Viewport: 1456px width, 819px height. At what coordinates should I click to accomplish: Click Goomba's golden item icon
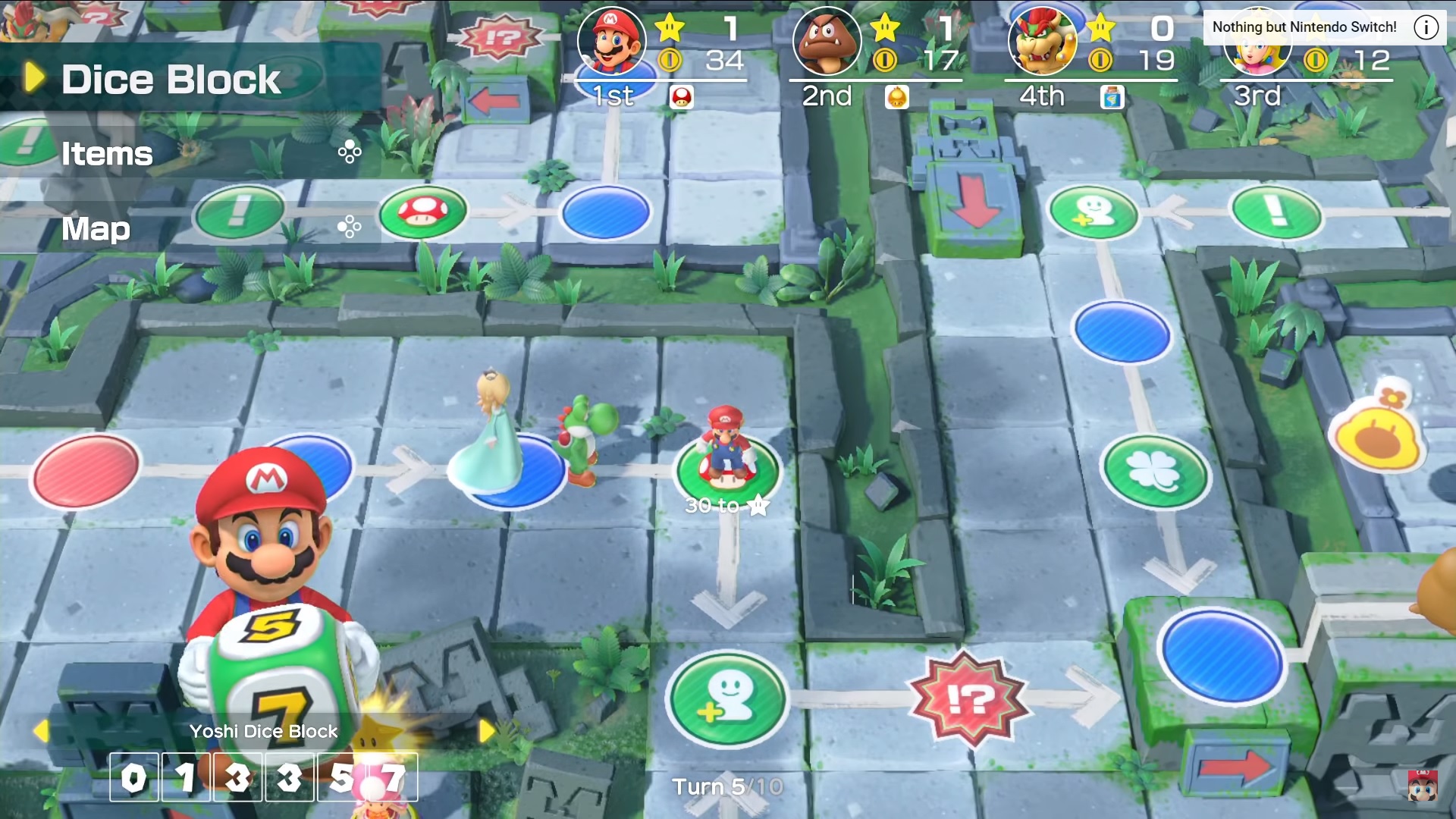pyautogui.click(x=896, y=97)
